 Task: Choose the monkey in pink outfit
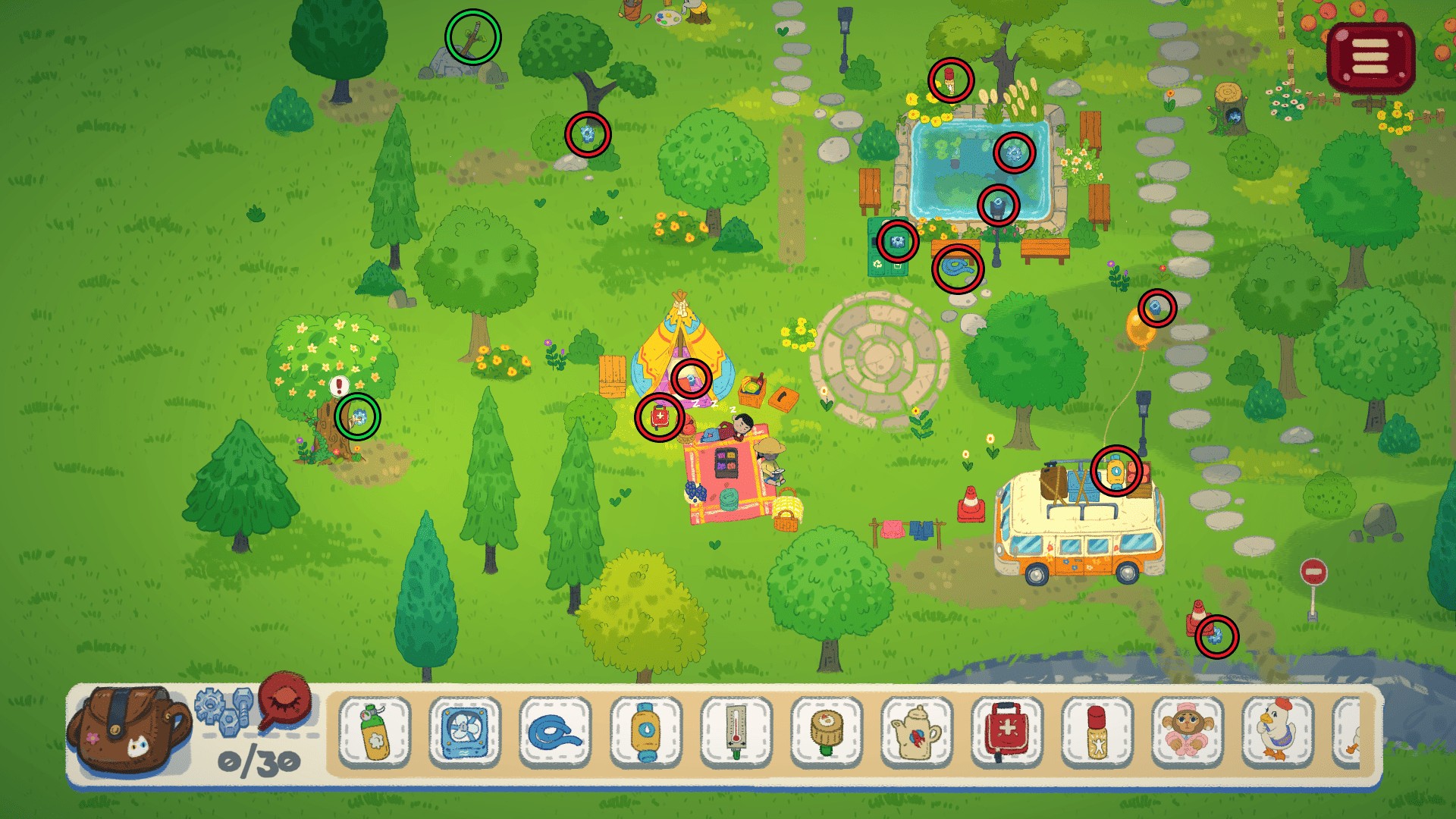coord(1188,732)
